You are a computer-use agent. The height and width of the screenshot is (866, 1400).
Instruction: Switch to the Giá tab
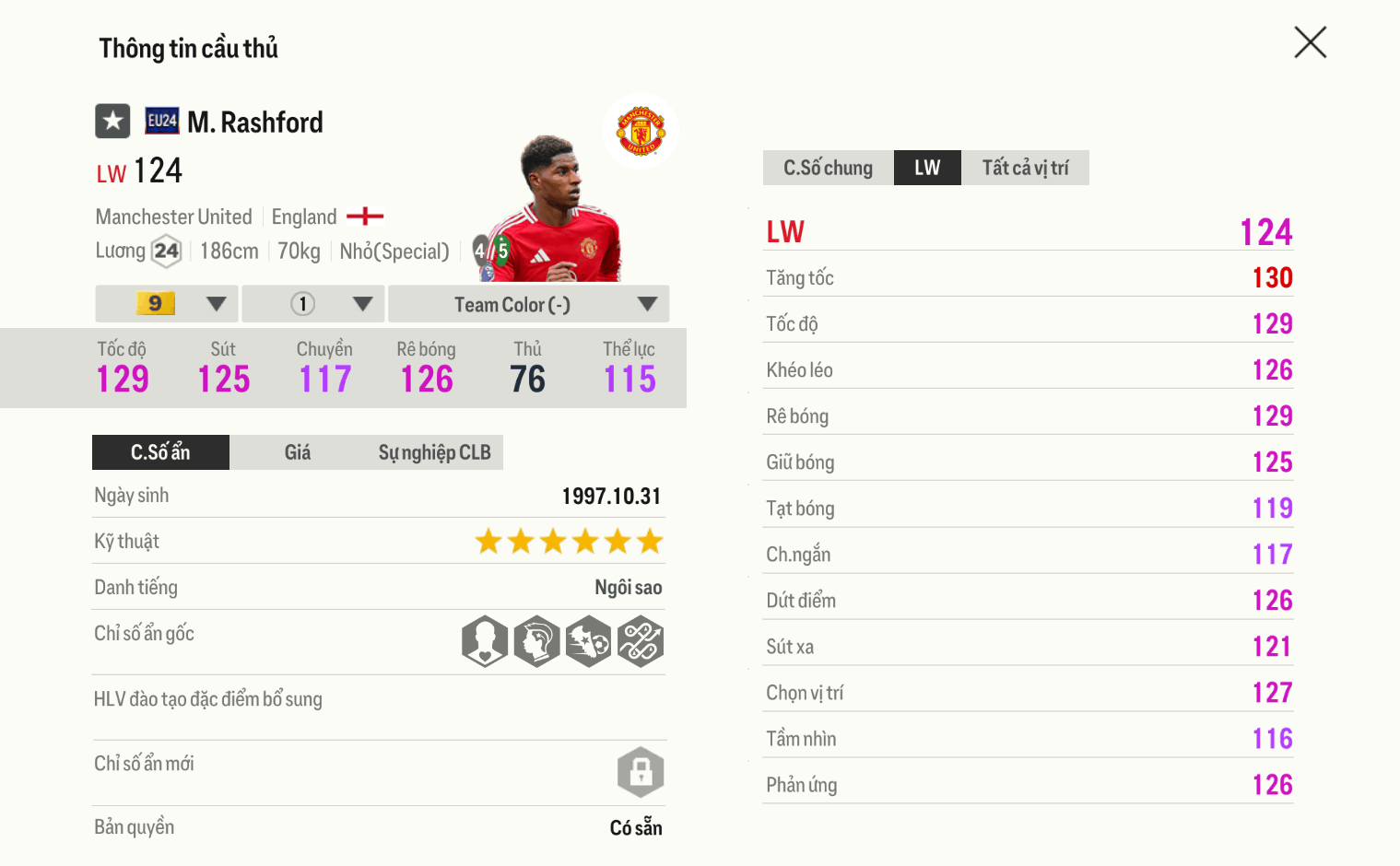[297, 452]
